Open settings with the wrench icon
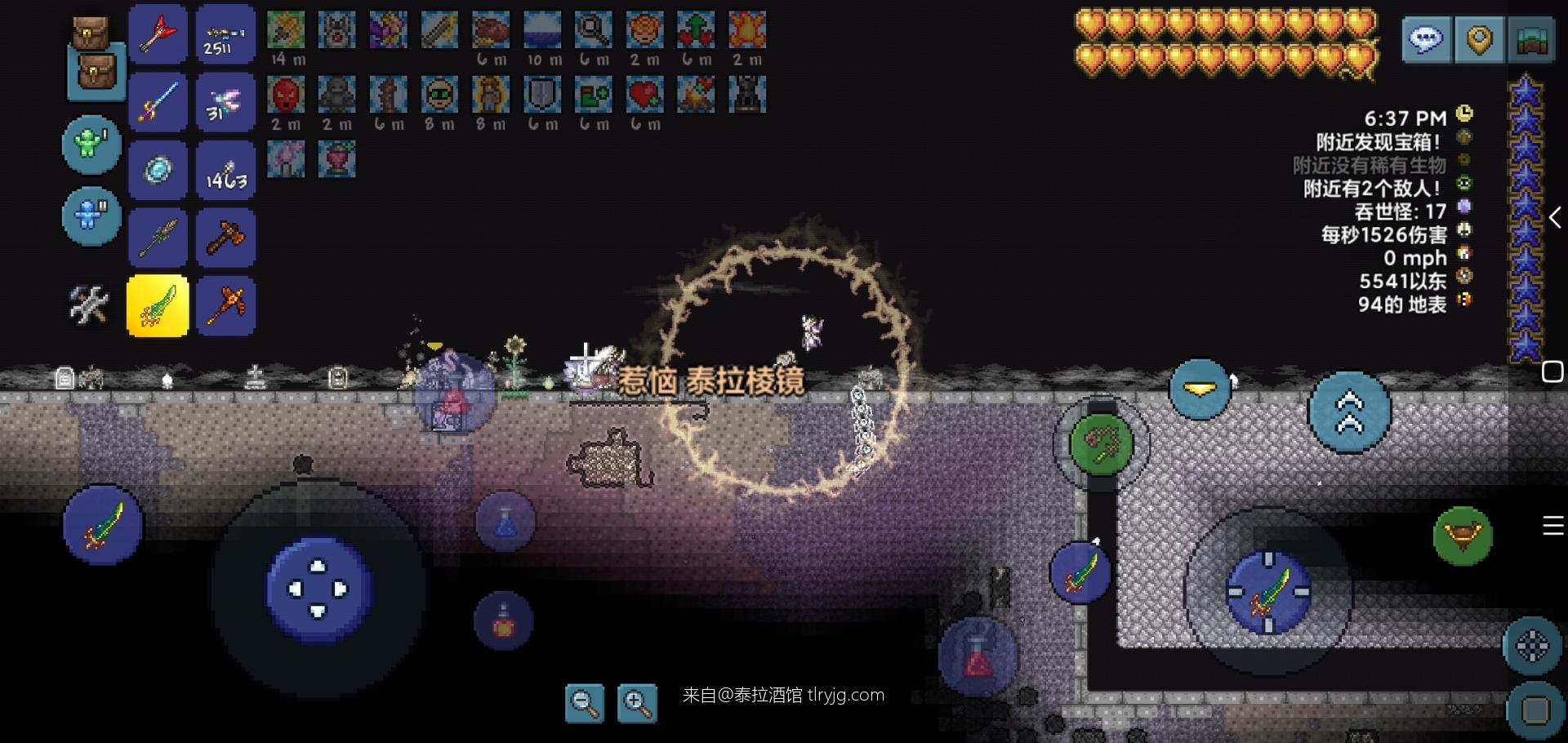This screenshot has width=1568, height=743. pyautogui.click(x=90, y=305)
